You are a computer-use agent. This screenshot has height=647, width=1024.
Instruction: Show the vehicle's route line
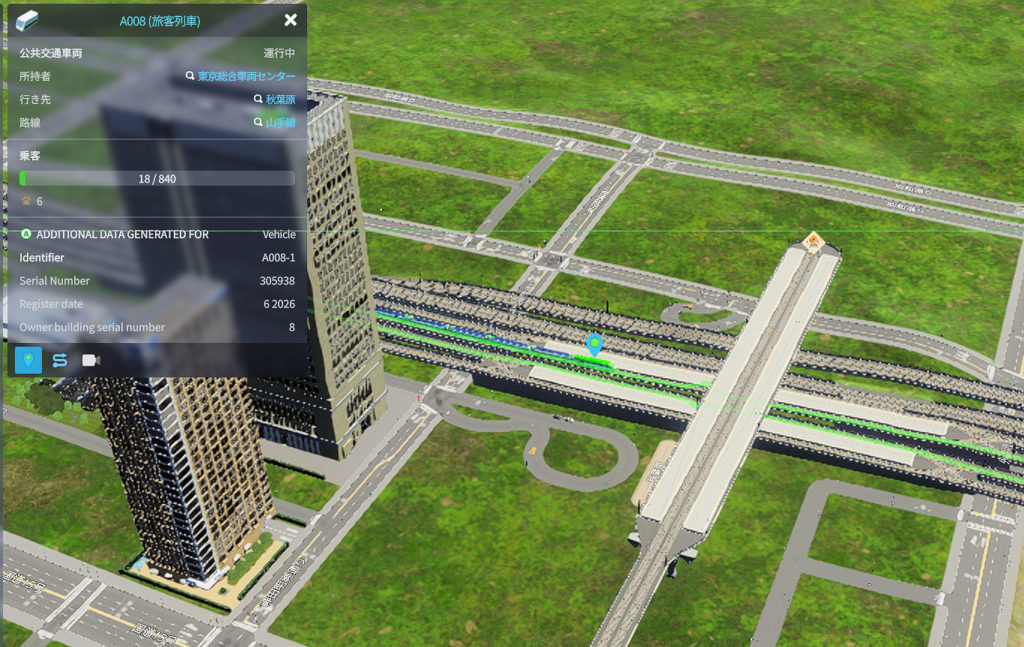60,360
